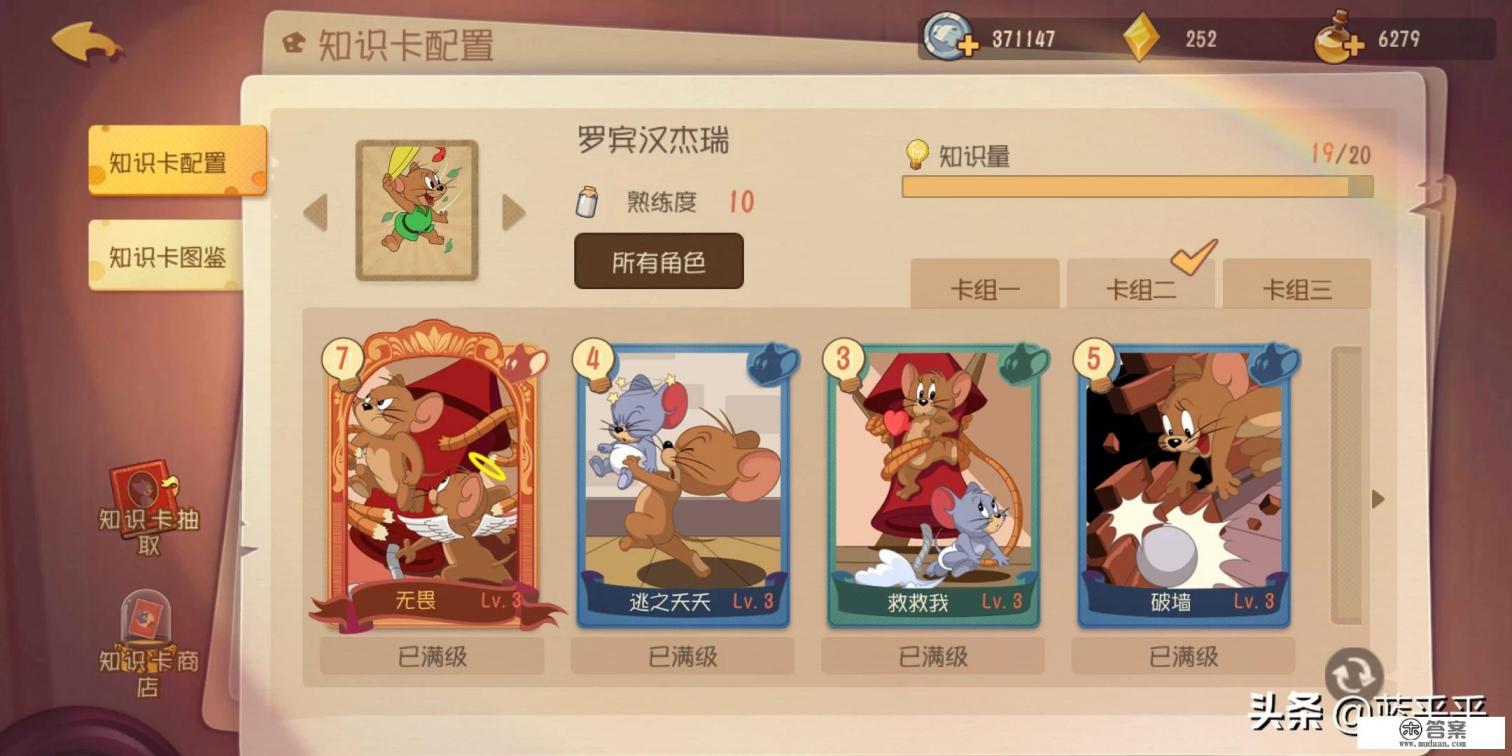Click the 所有角色 button
1512x756 pixels.
tap(658, 258)
